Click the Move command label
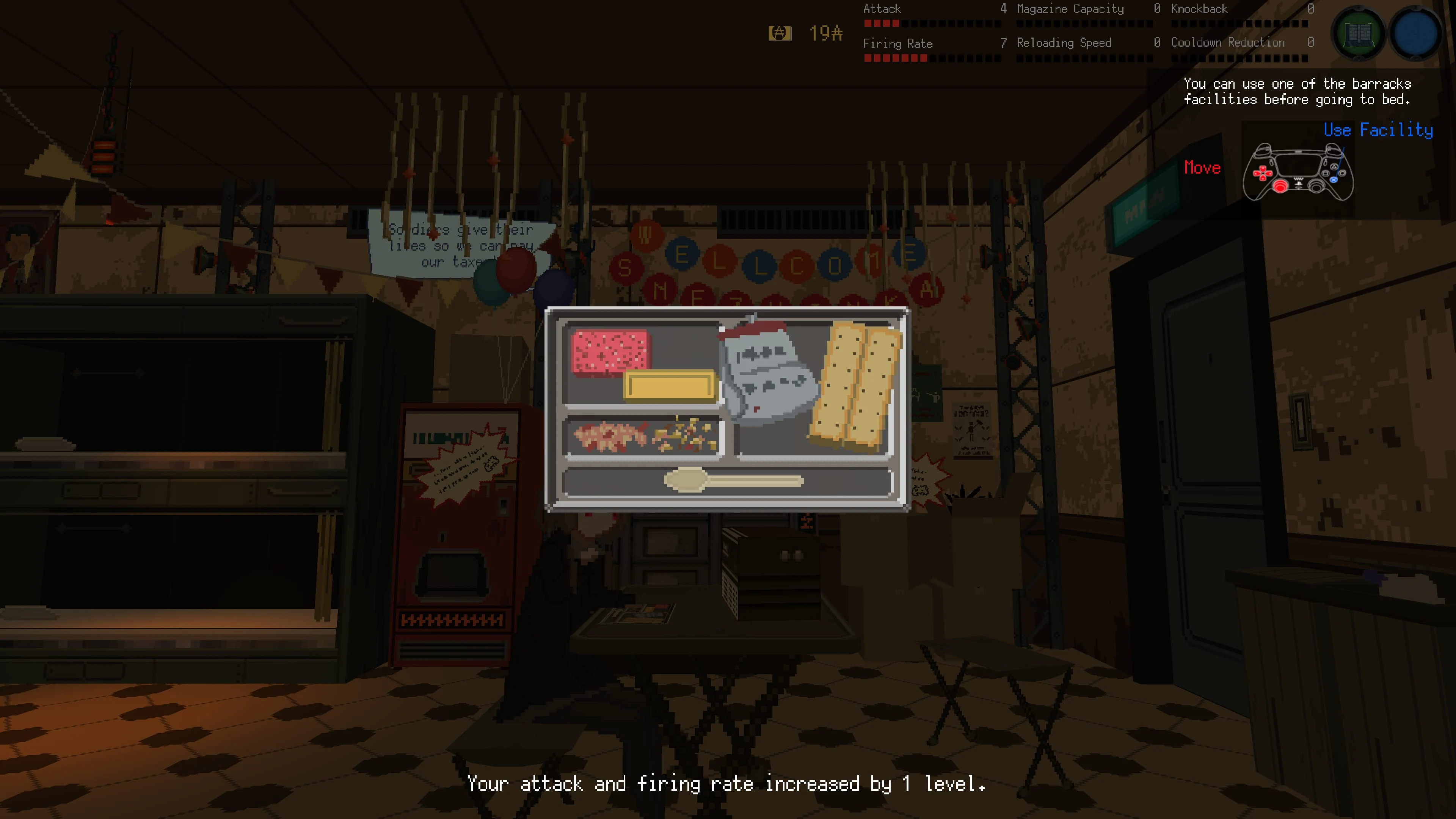 click(1202, 167)
